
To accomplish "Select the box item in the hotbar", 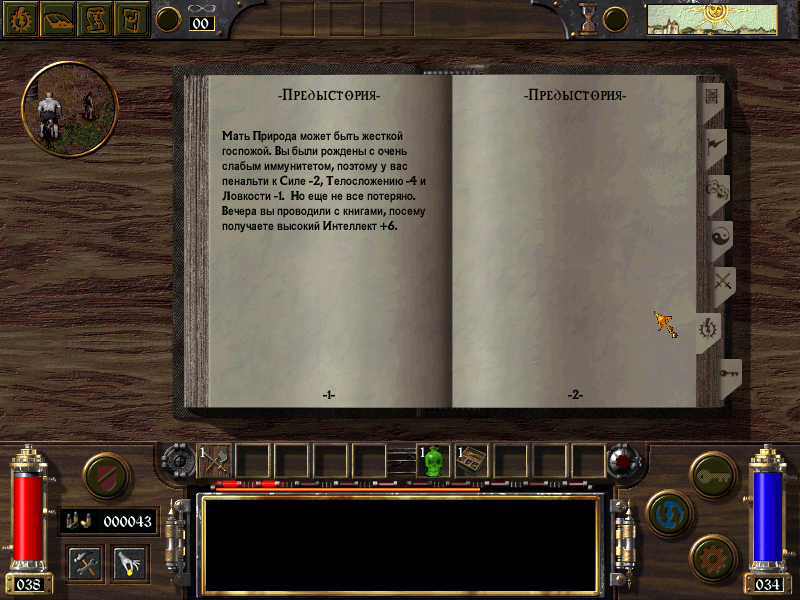I will coord(472,461).
